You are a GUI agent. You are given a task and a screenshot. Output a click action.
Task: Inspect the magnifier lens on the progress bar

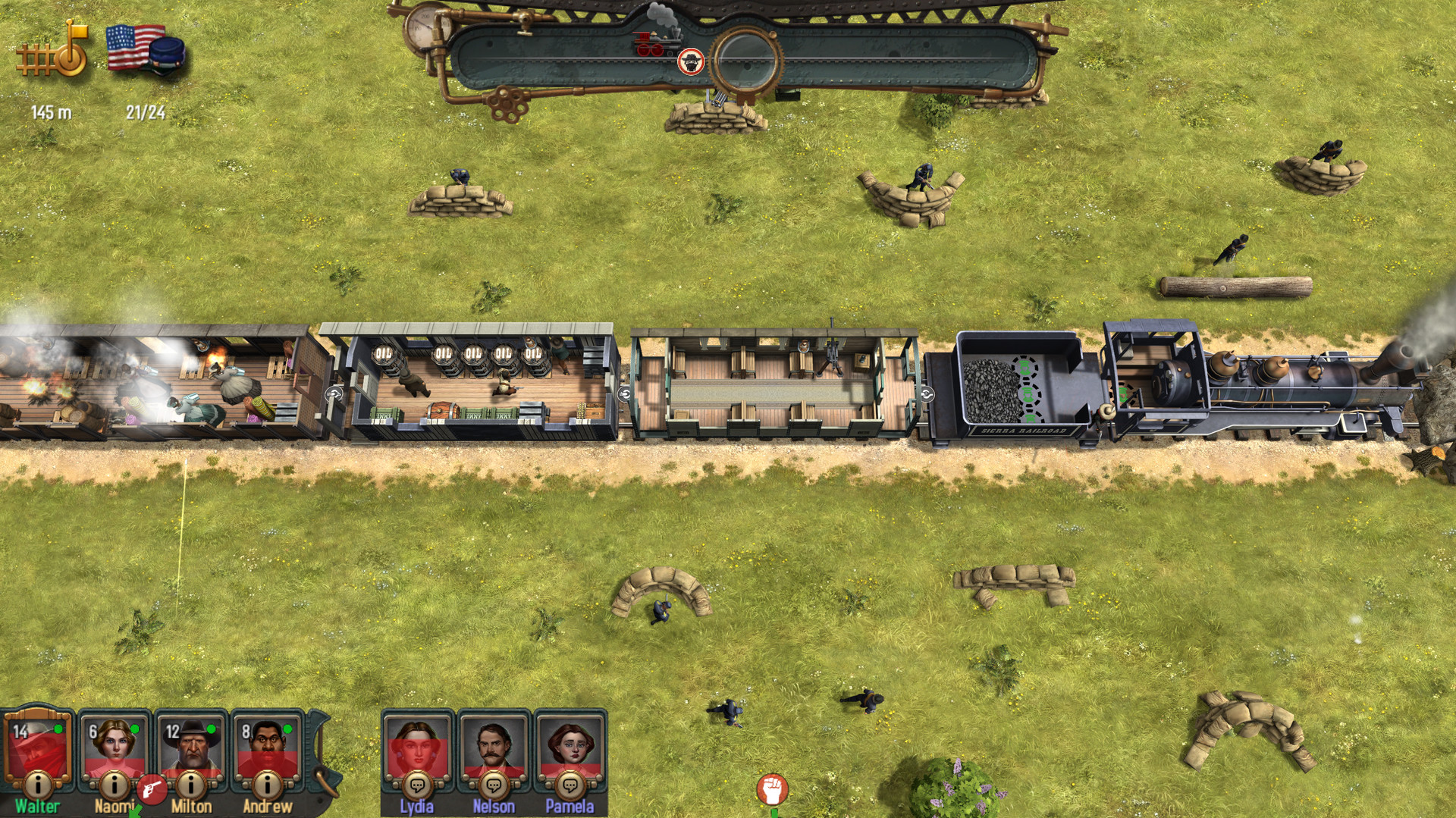click(x=746, y=57)
